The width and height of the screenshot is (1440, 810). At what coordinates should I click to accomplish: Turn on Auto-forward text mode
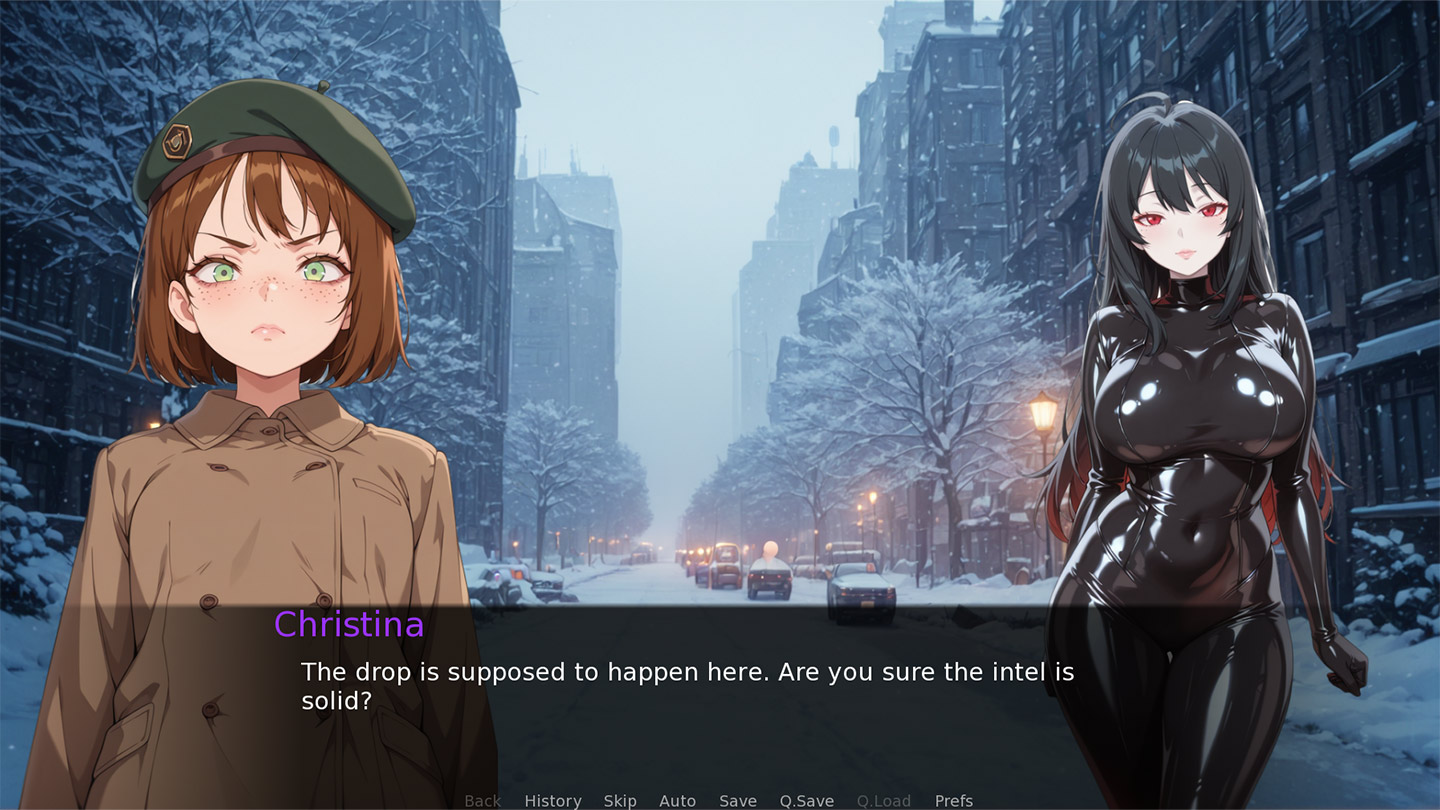click(x=678, y=800)
